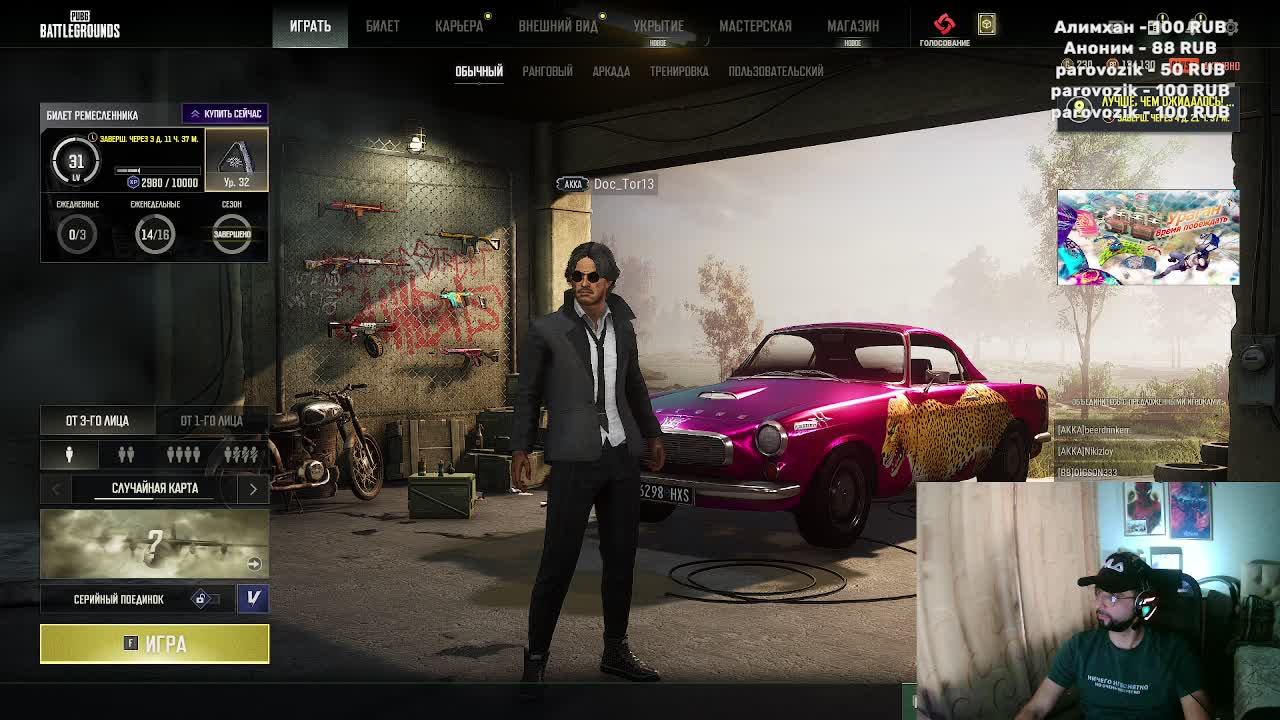Open the УКРЫТИЕ menu
This screenshot has width=1280, height=720.
click(x=658, y=26)
